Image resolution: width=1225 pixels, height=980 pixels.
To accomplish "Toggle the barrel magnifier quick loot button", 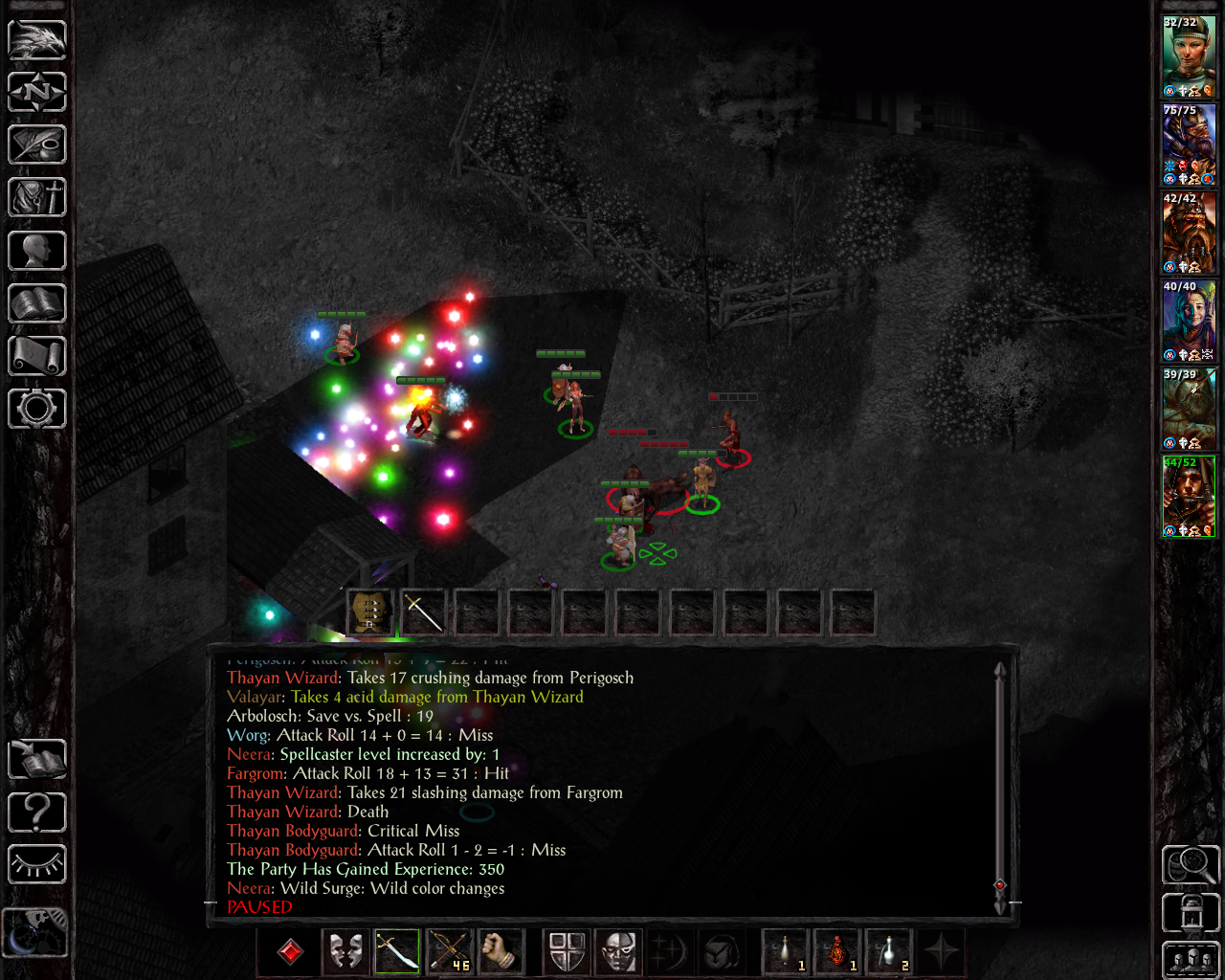I will tap(1191, 864).
